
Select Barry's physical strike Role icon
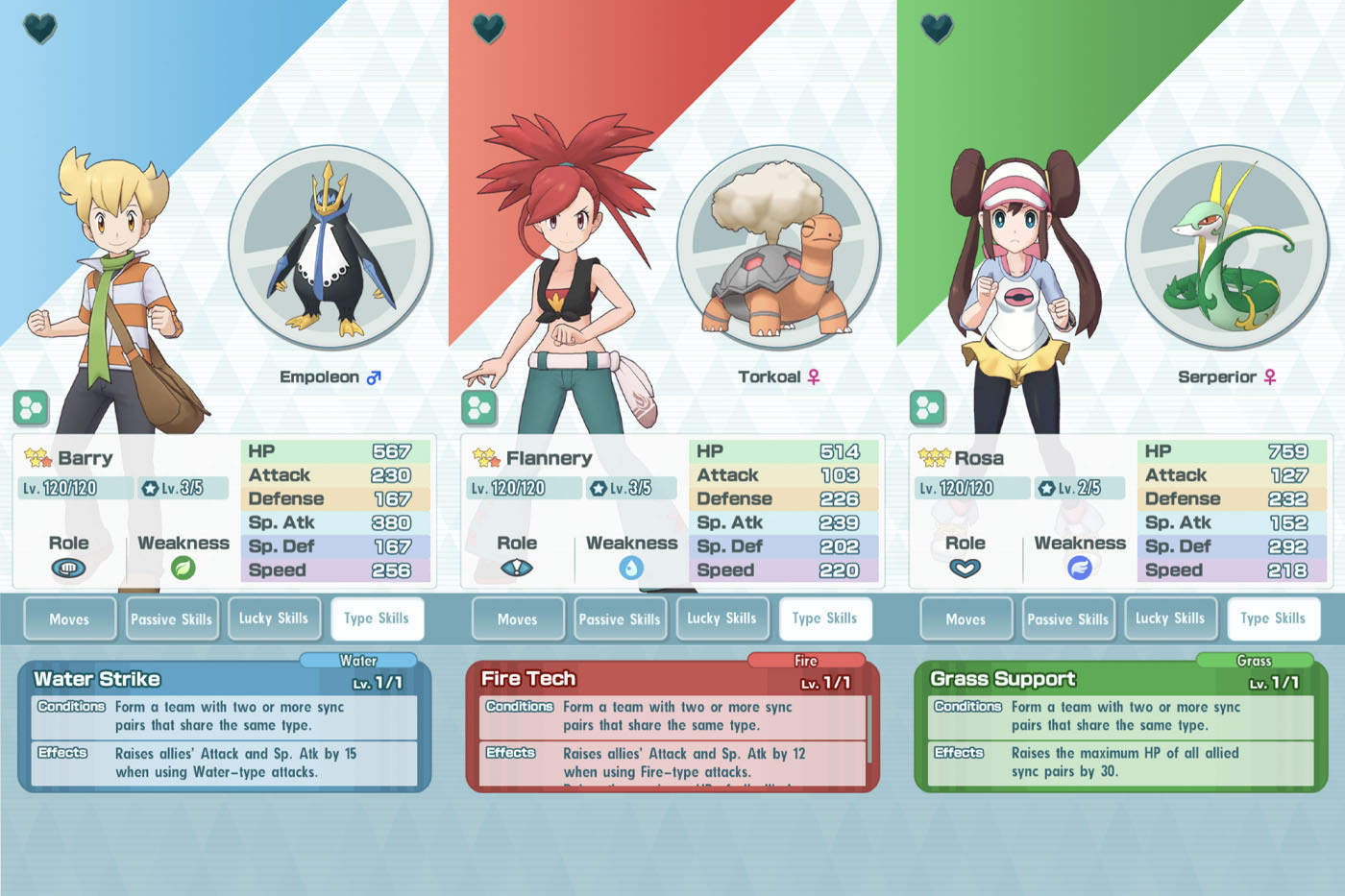tap(69, 569)
